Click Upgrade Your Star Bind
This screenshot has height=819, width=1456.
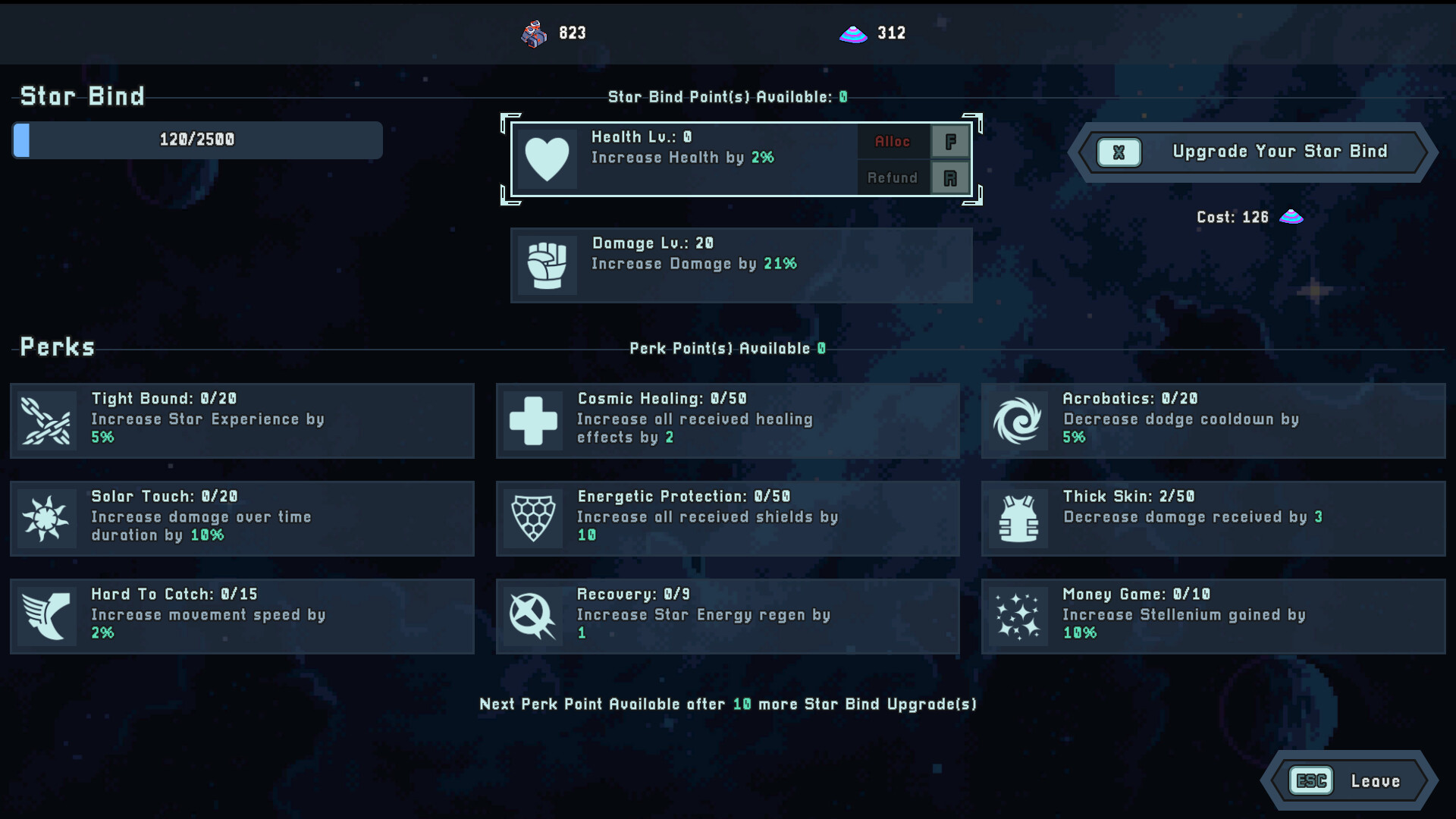coord(1250,152)
